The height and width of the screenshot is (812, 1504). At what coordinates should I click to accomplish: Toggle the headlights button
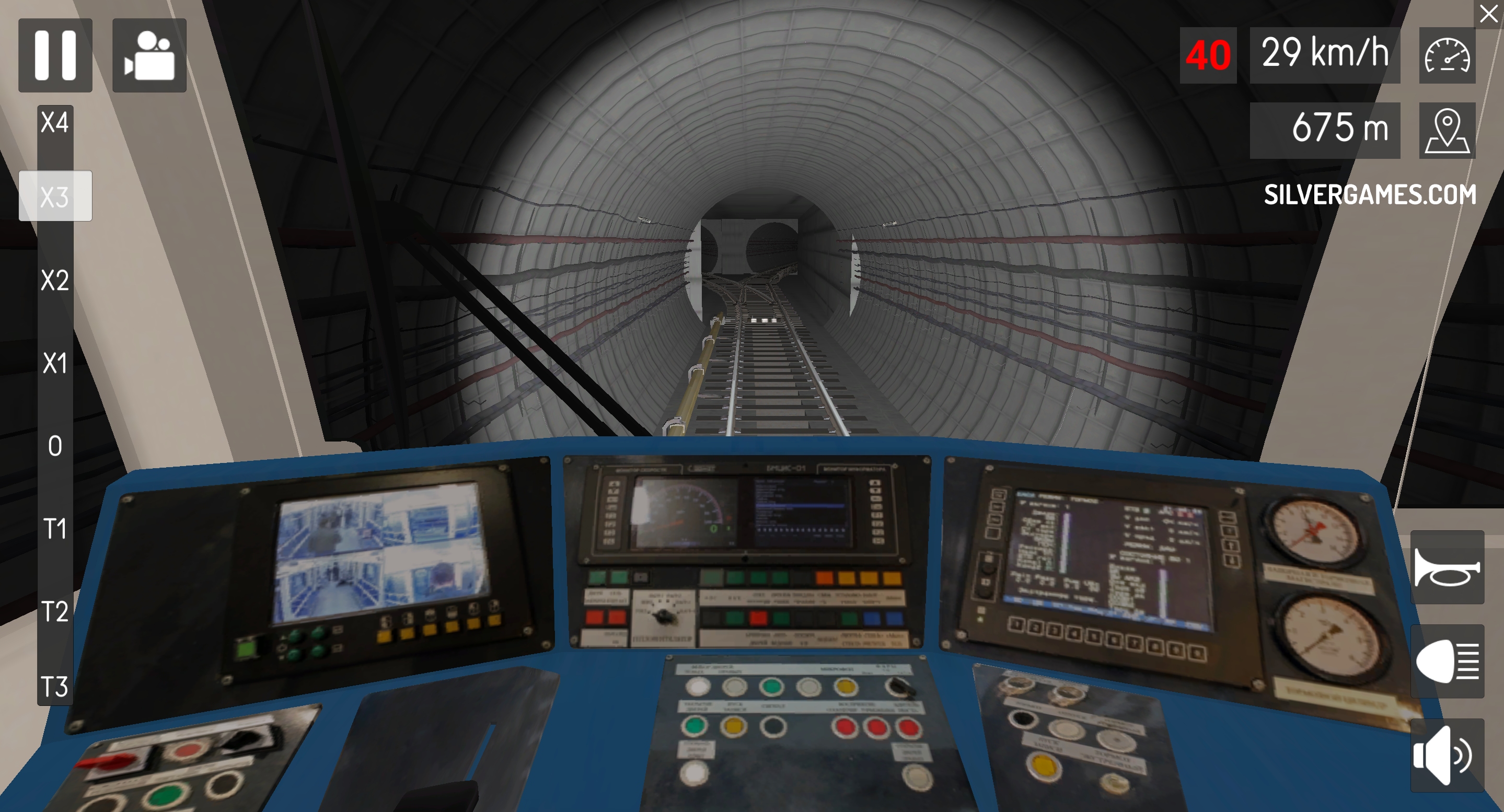[x=1447, y=662]
